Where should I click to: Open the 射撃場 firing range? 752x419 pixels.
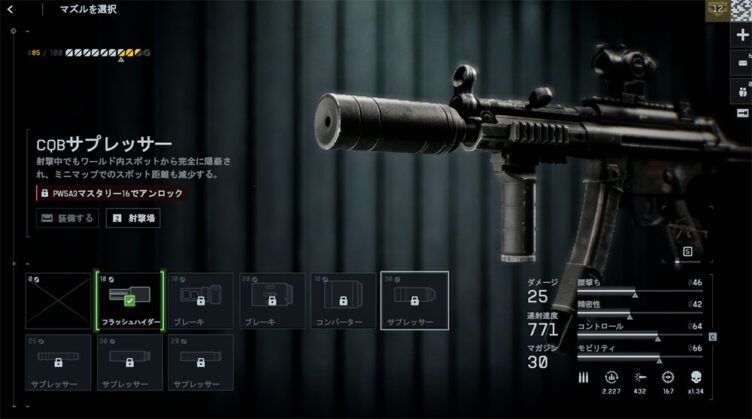(133, 217)
